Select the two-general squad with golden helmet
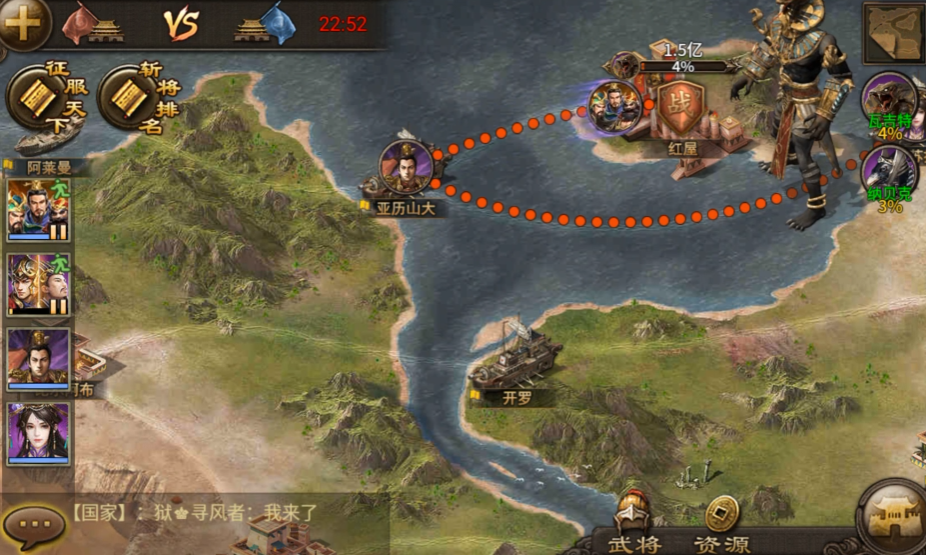The image size is (926, 555). [x=39, y=284]
